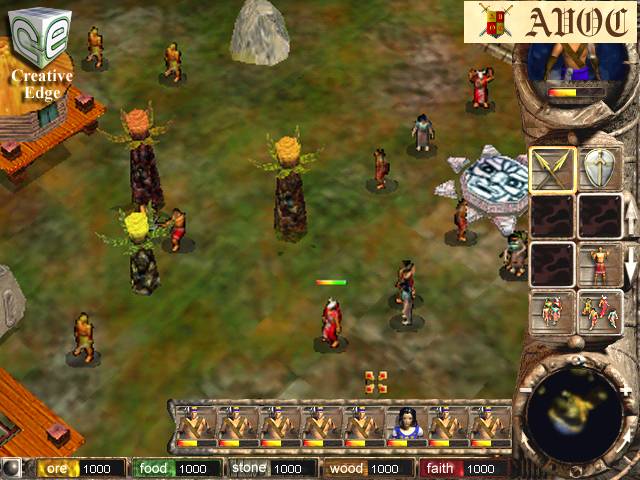The width and height of the screenshot is (640, 480).
Task: Click the up arrow beside command grid
Action: tap(631, 215)
